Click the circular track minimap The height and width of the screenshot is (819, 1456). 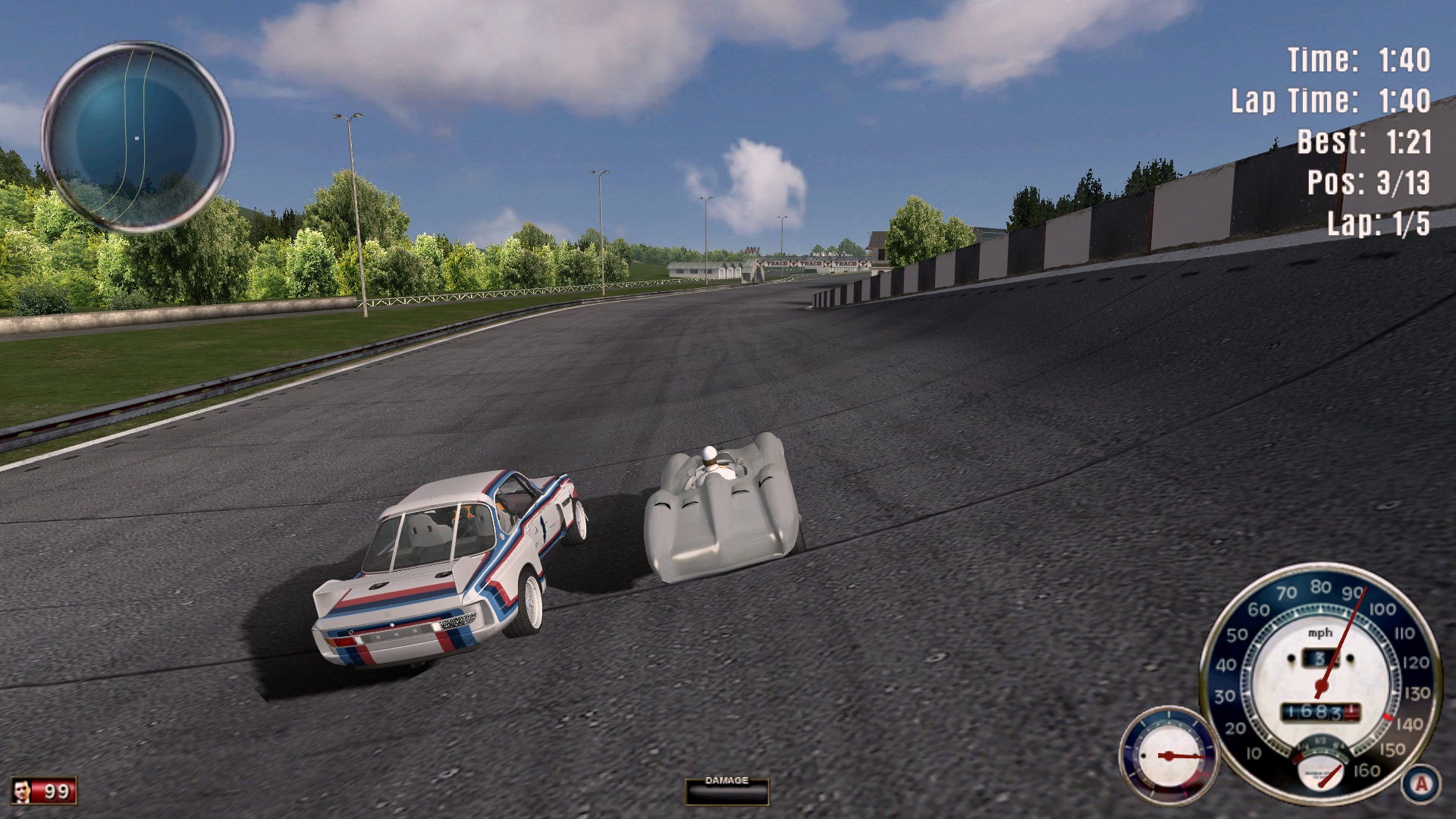(137, 138)
